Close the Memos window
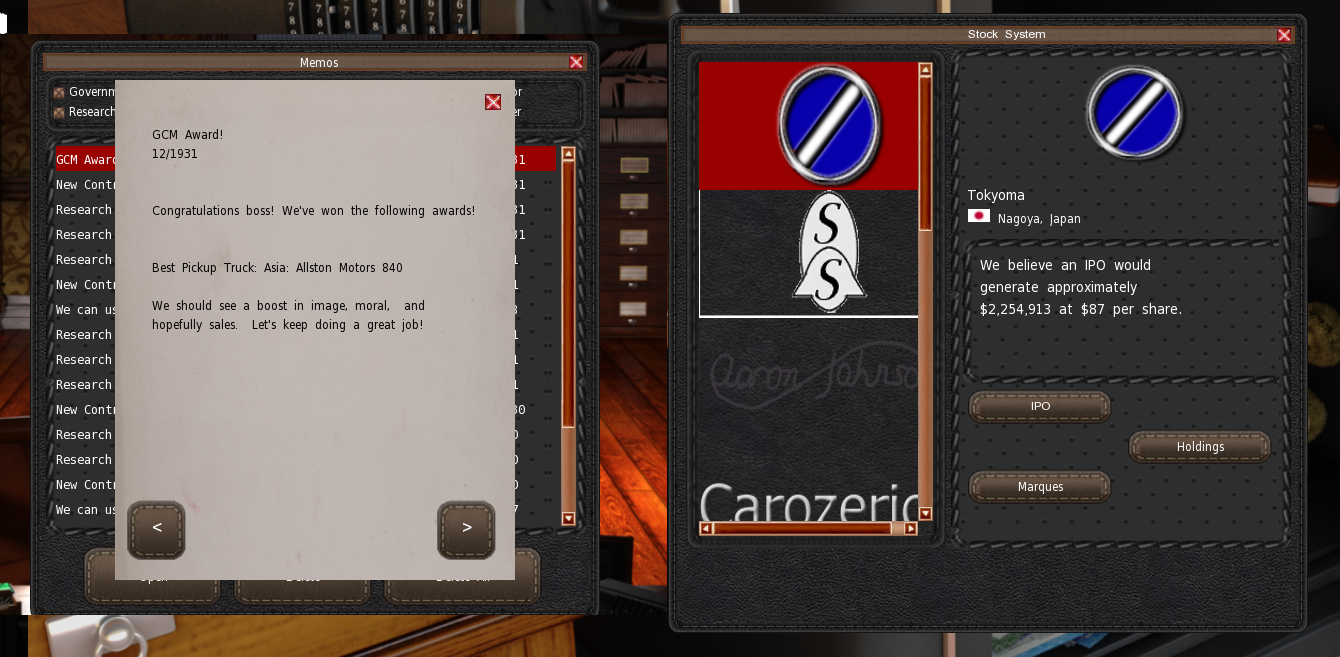The height and width of the screenshot is (657, 1340). tap(576, 62)
